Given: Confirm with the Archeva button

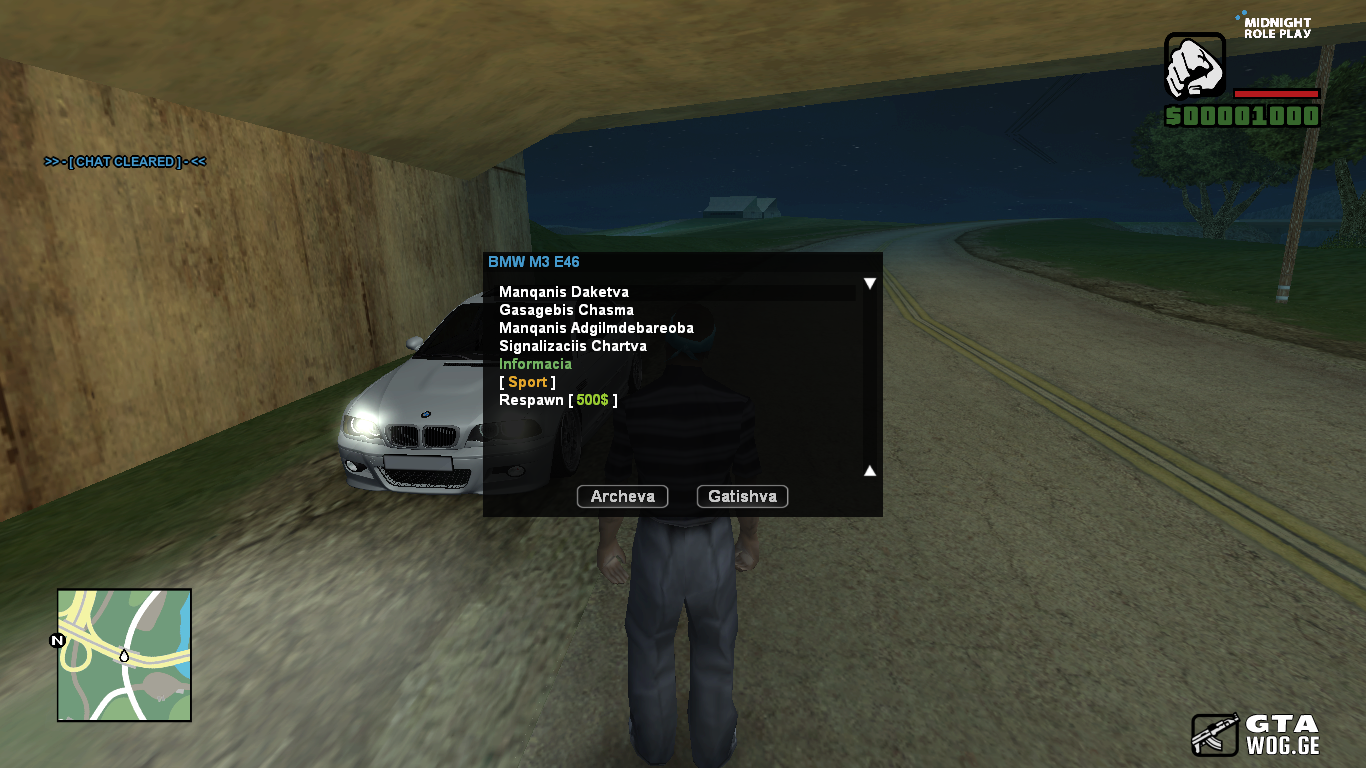Looking at the screenshot, I should point(622,496).
